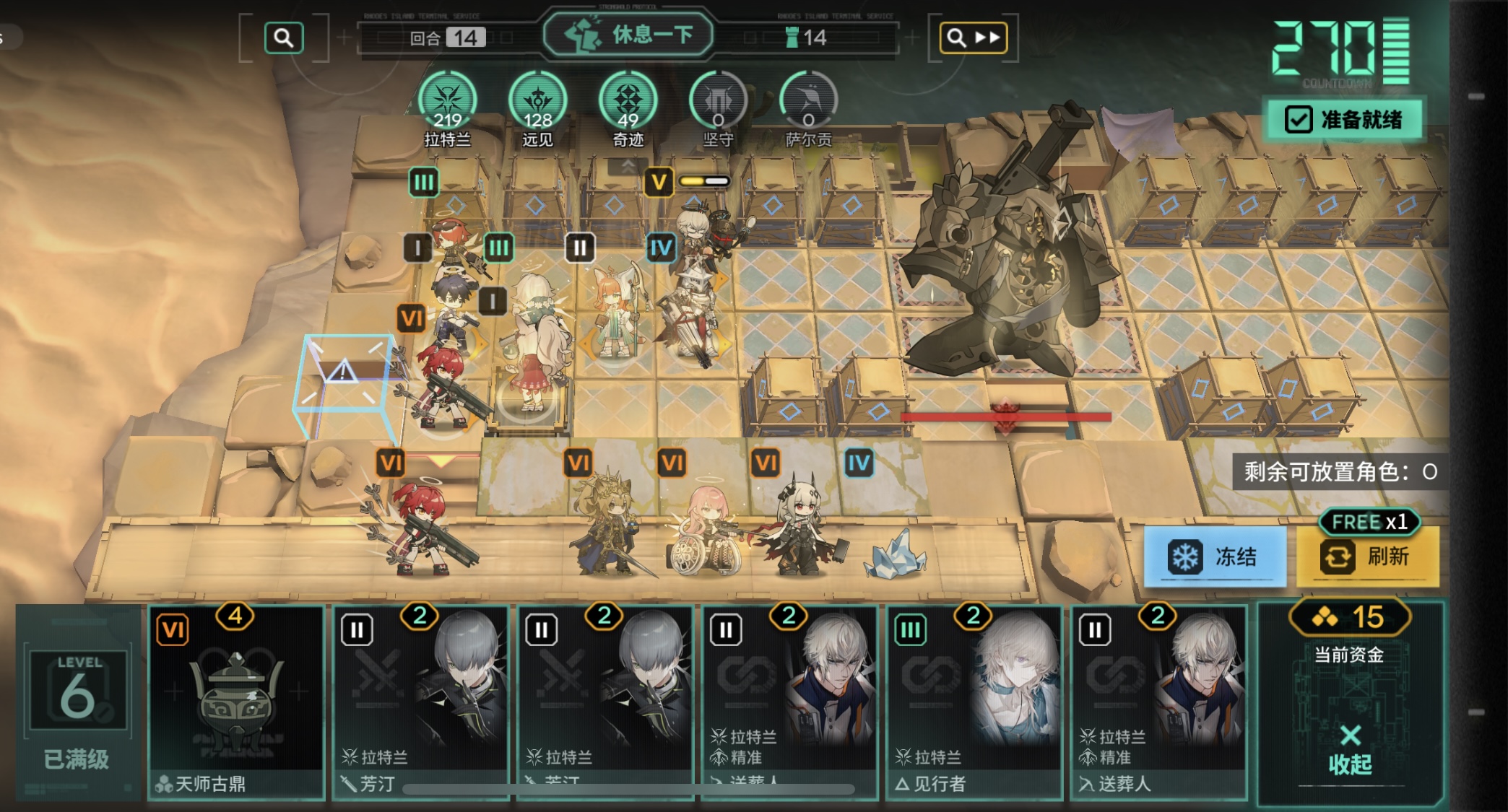Freeze the shop with 冻结
The width and height of the screenshot is (1508, 812).
point(1214,556)
